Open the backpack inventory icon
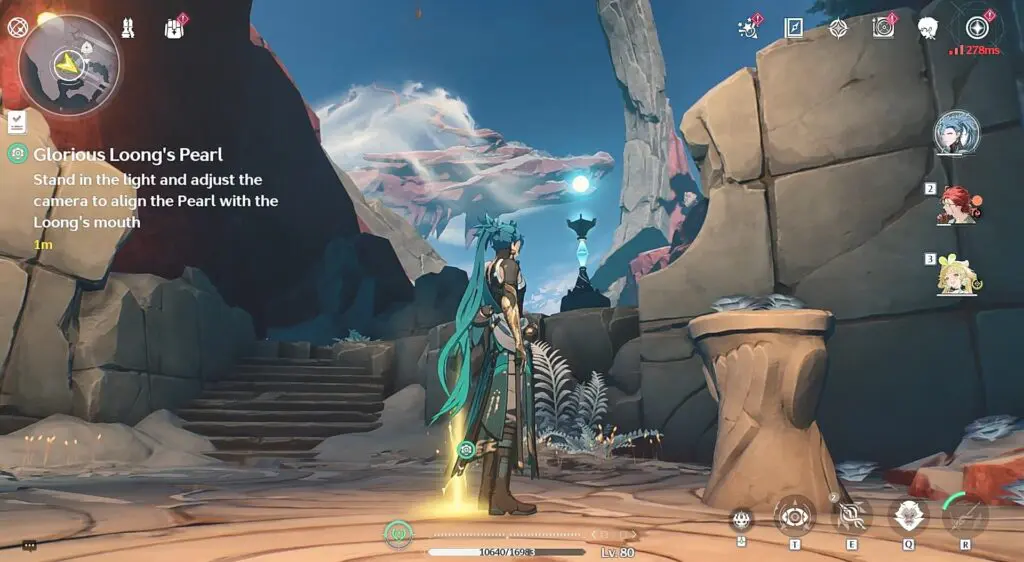Image resolution: width=1024 pixels, height=562 pixels. pos(174,28)
